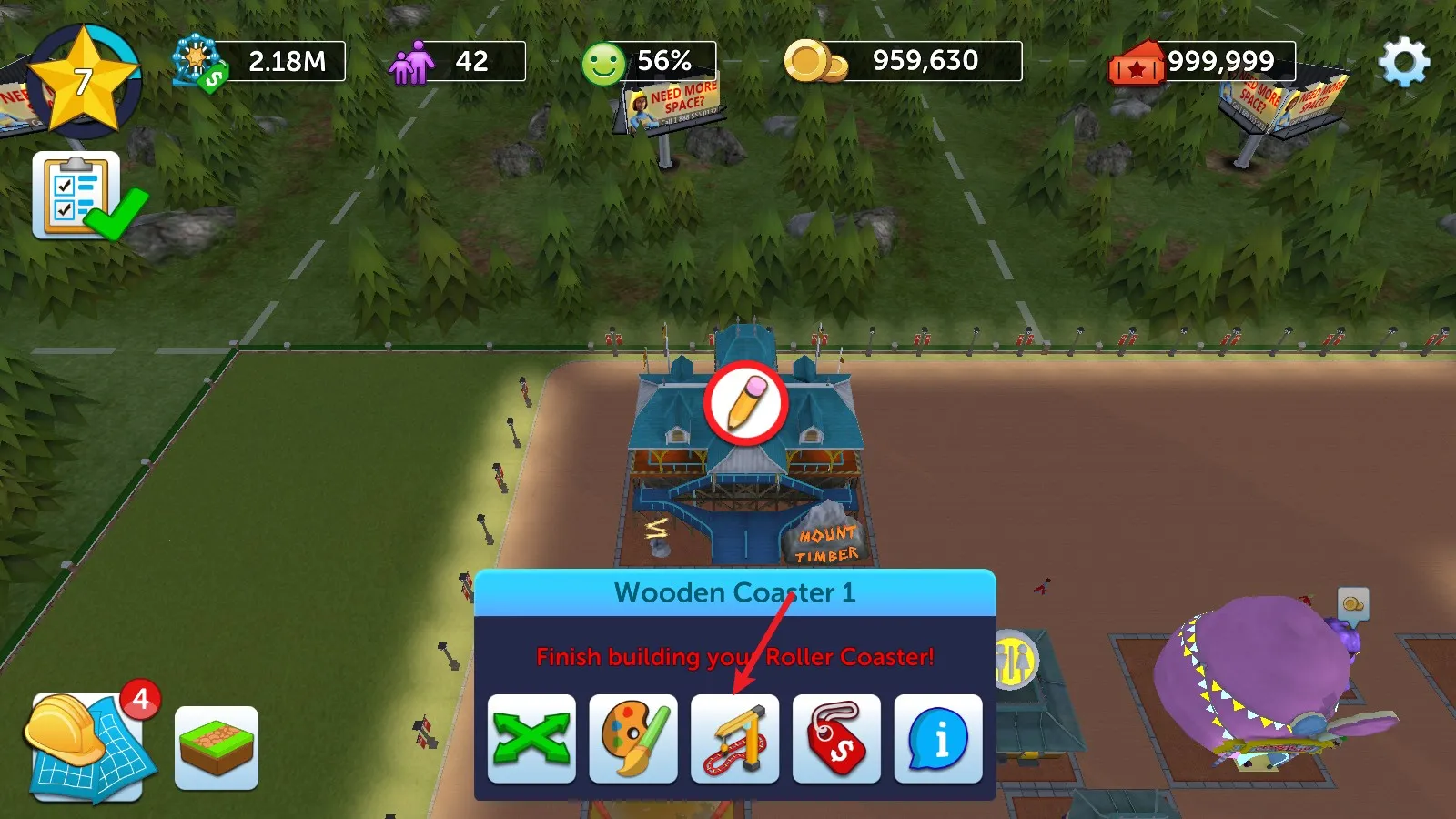
Task: Tap the red tickets currency icon
Action: click(1136, 63)
